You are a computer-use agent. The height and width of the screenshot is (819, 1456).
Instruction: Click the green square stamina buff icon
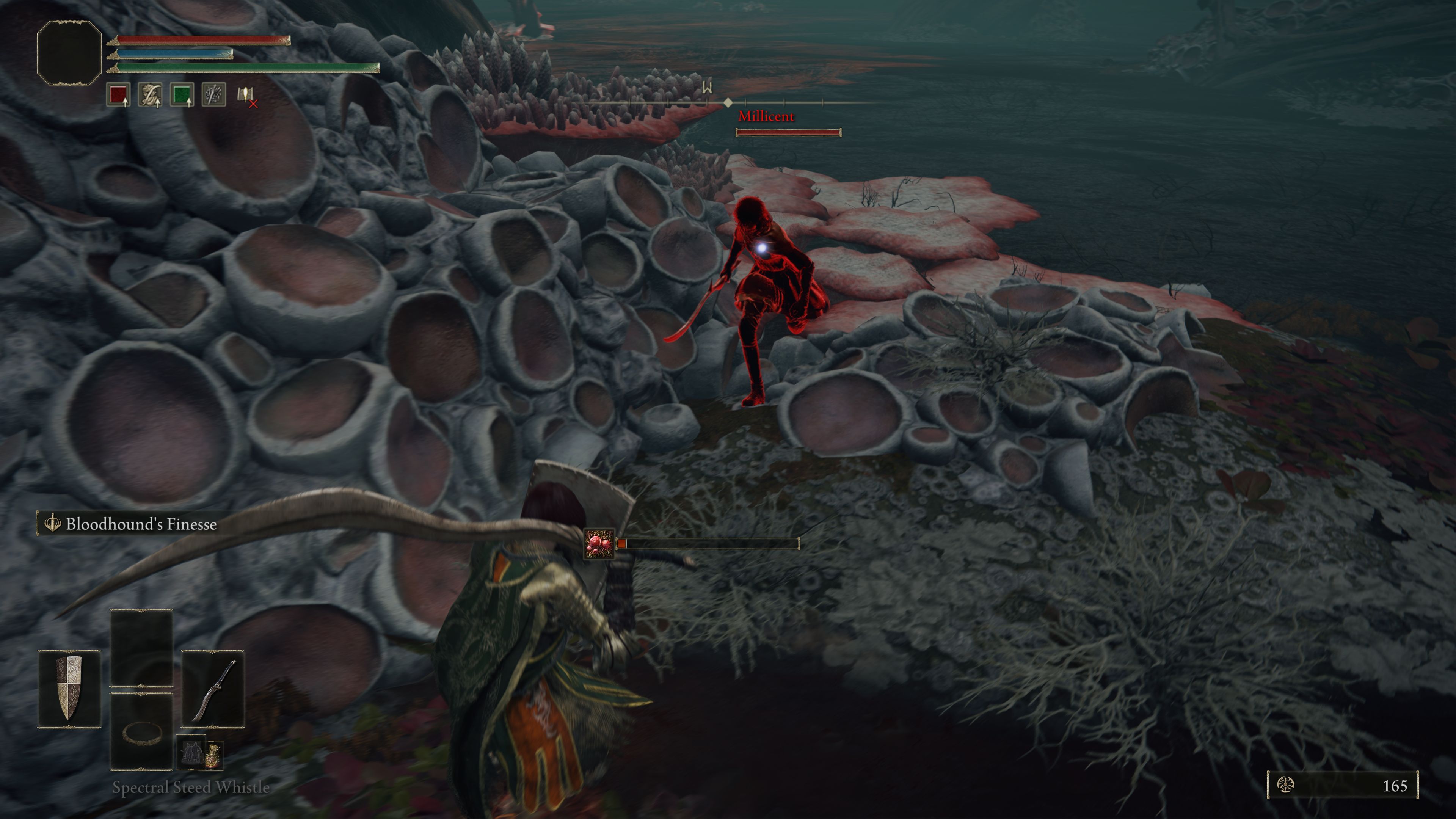(182, 95)
